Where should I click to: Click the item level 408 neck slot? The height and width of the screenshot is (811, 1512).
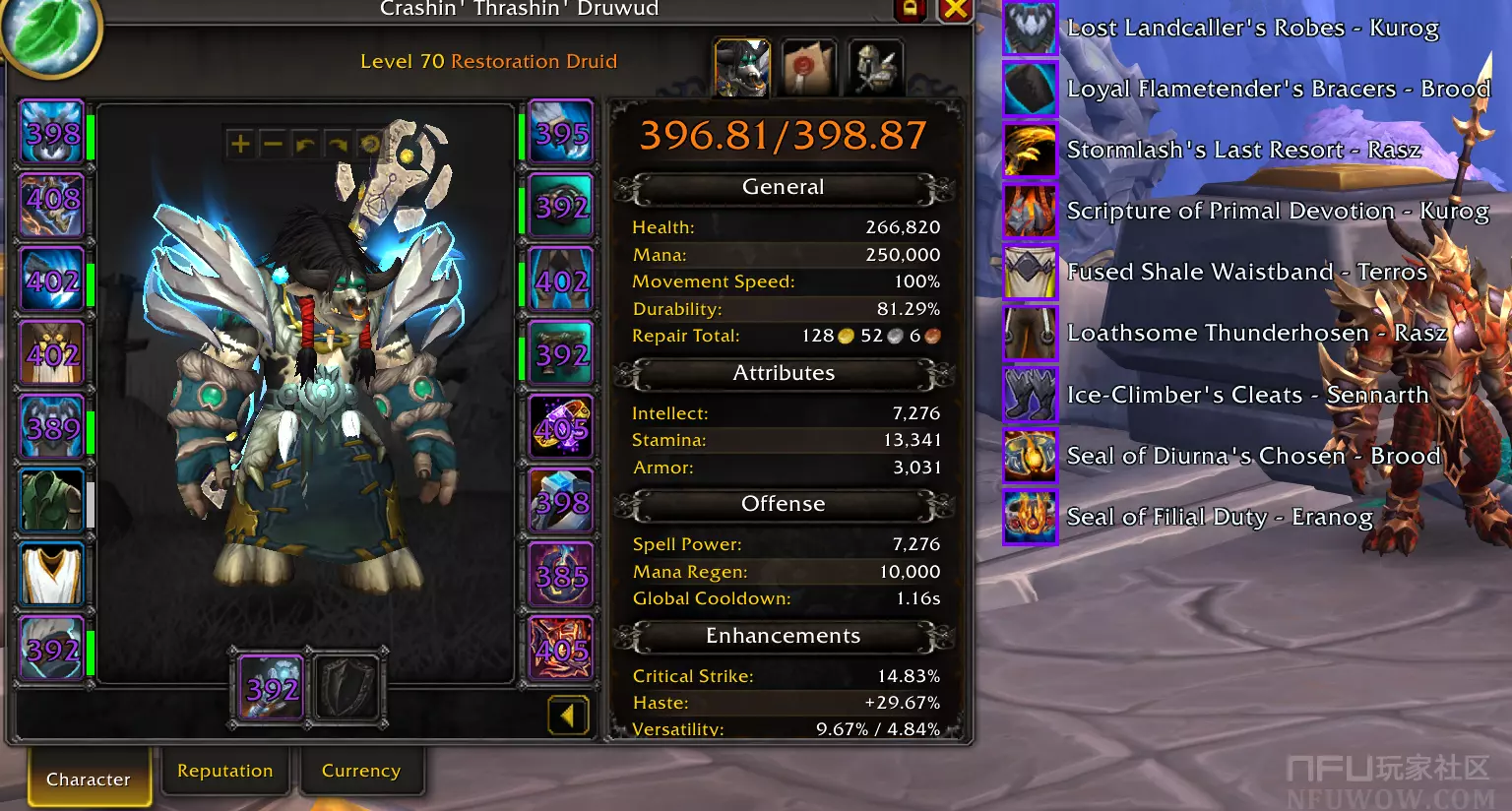pyautogui.click(x=52, y=205)
